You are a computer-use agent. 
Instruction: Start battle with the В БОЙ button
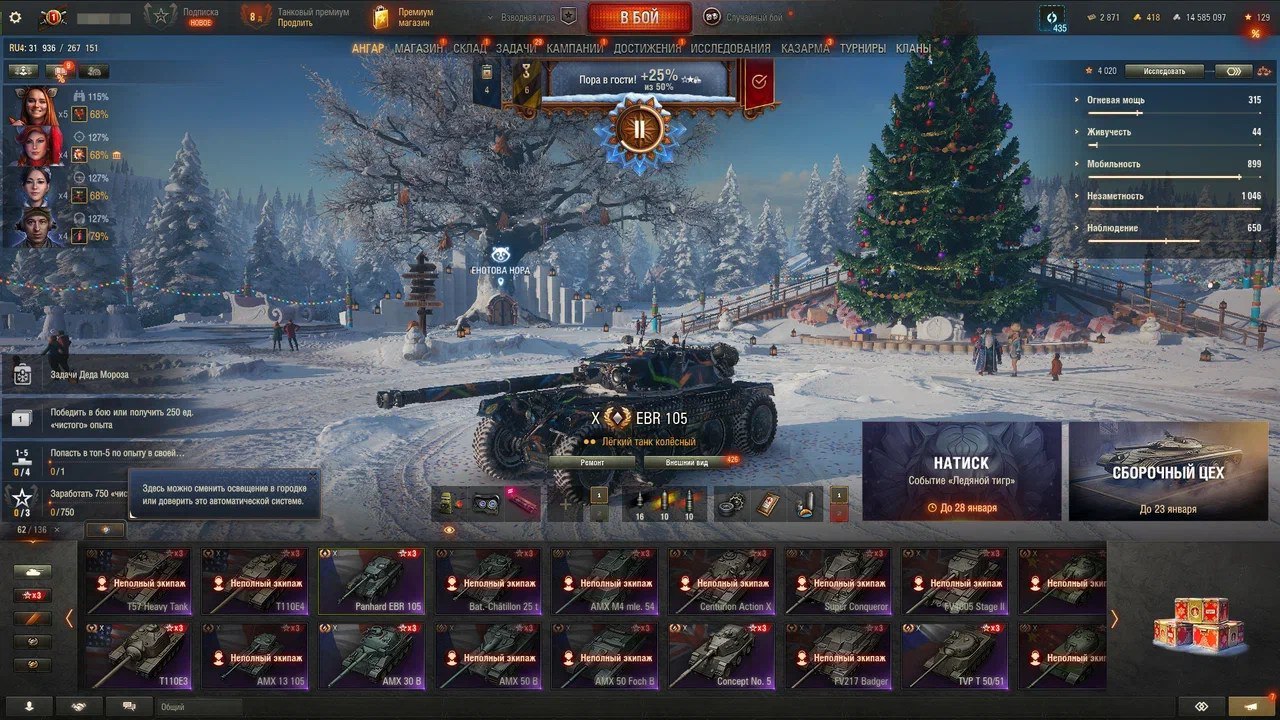[639, 18]
